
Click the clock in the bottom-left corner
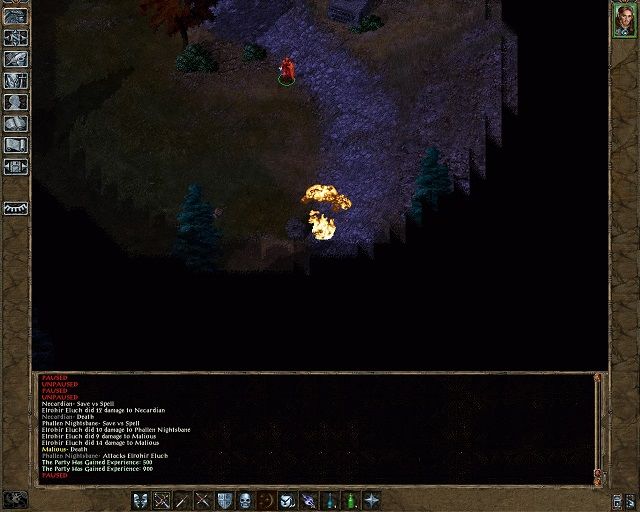coord(15,498)
